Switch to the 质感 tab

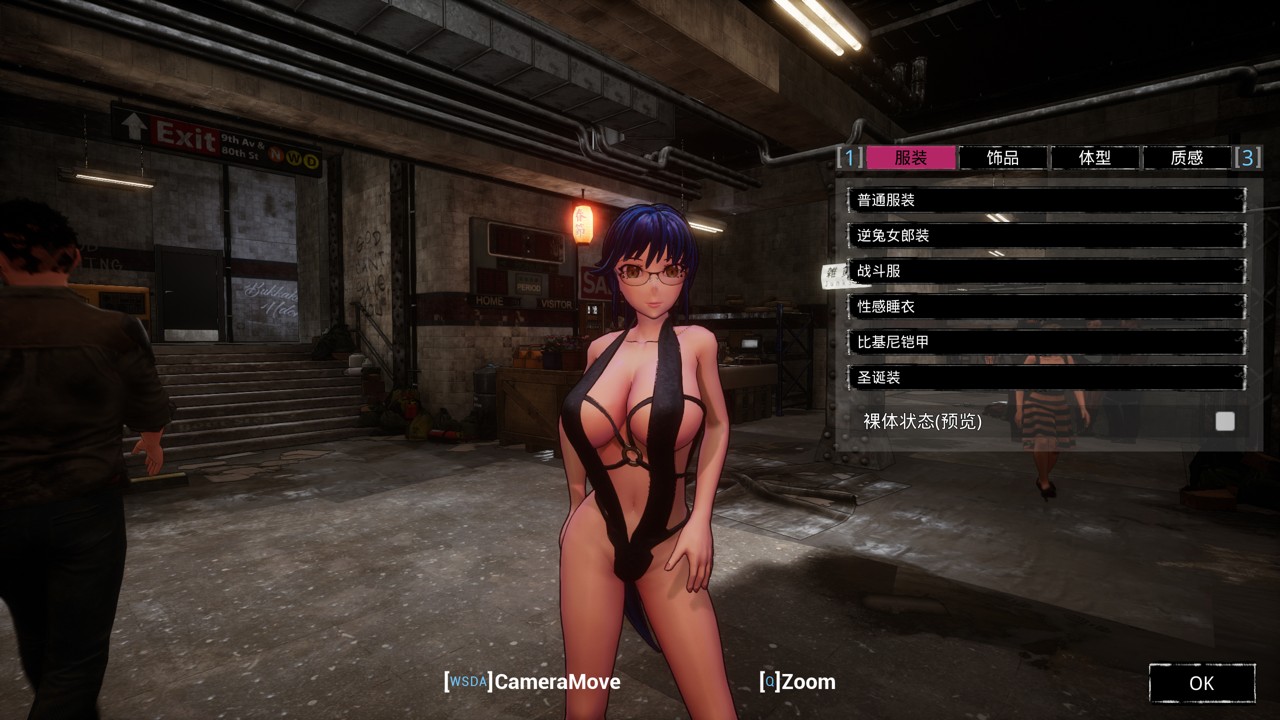1186,157
